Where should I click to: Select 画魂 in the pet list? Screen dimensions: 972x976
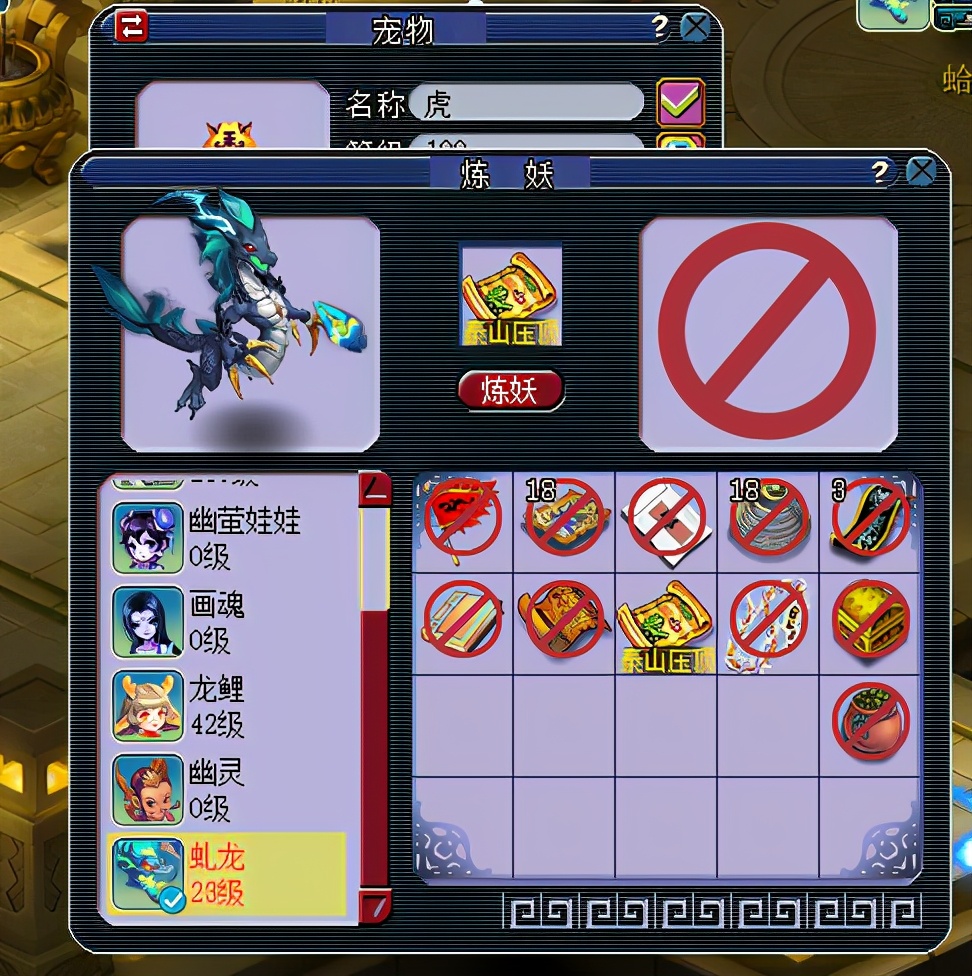click(230, 621)
